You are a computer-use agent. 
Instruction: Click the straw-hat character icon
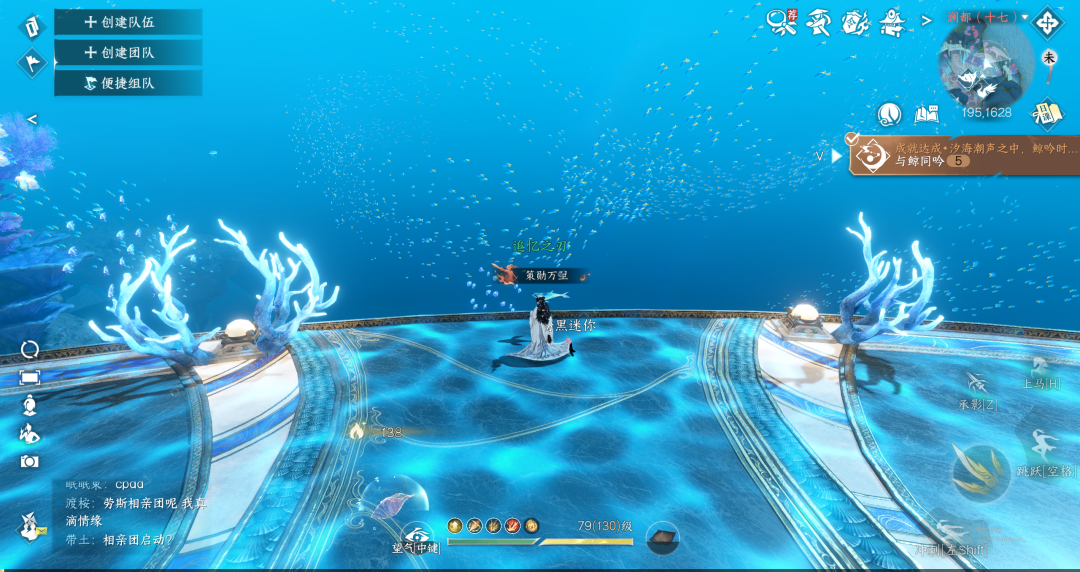[x=819, y=20]
